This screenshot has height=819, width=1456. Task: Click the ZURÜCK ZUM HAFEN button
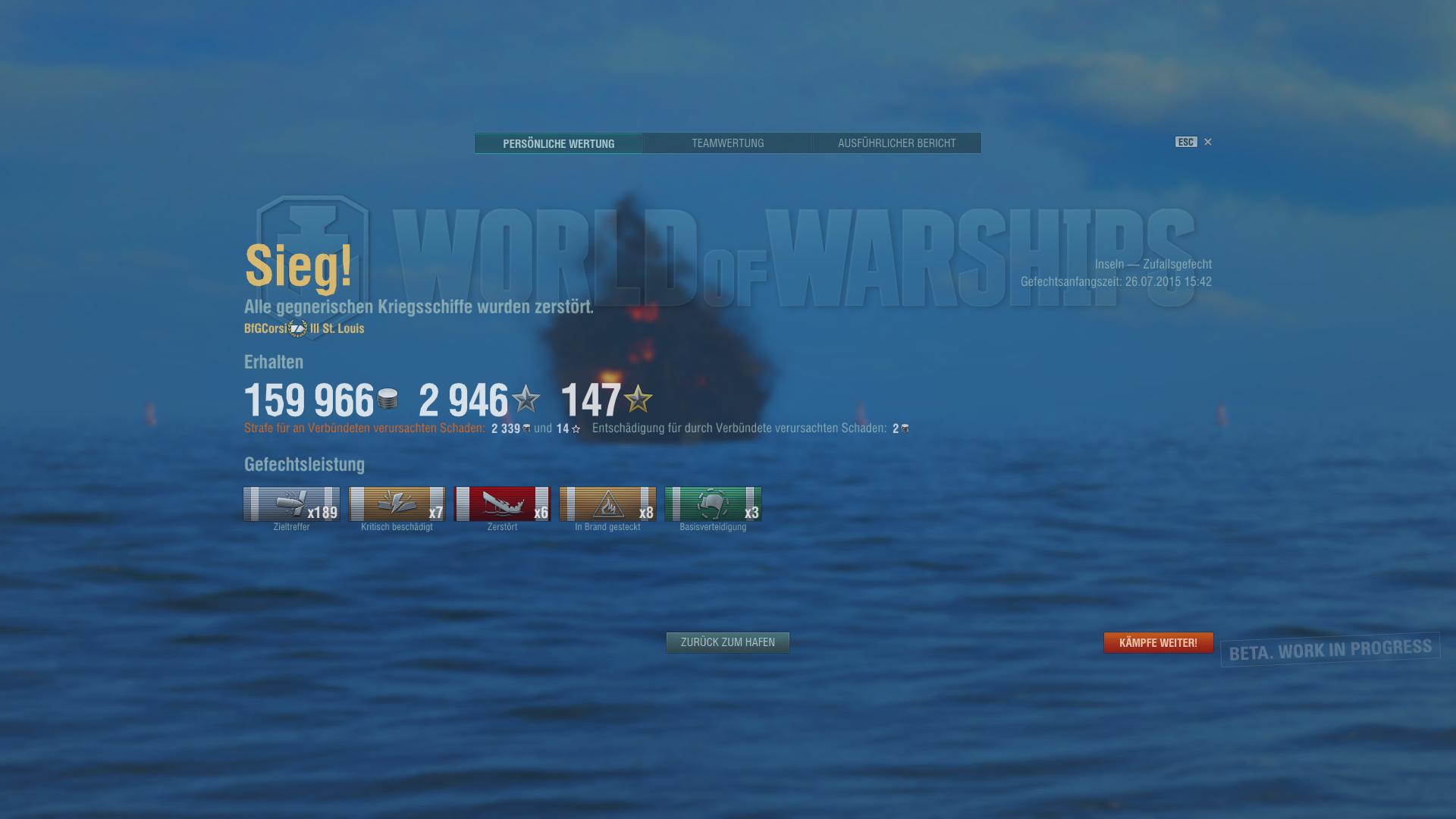tap(727, 642)
